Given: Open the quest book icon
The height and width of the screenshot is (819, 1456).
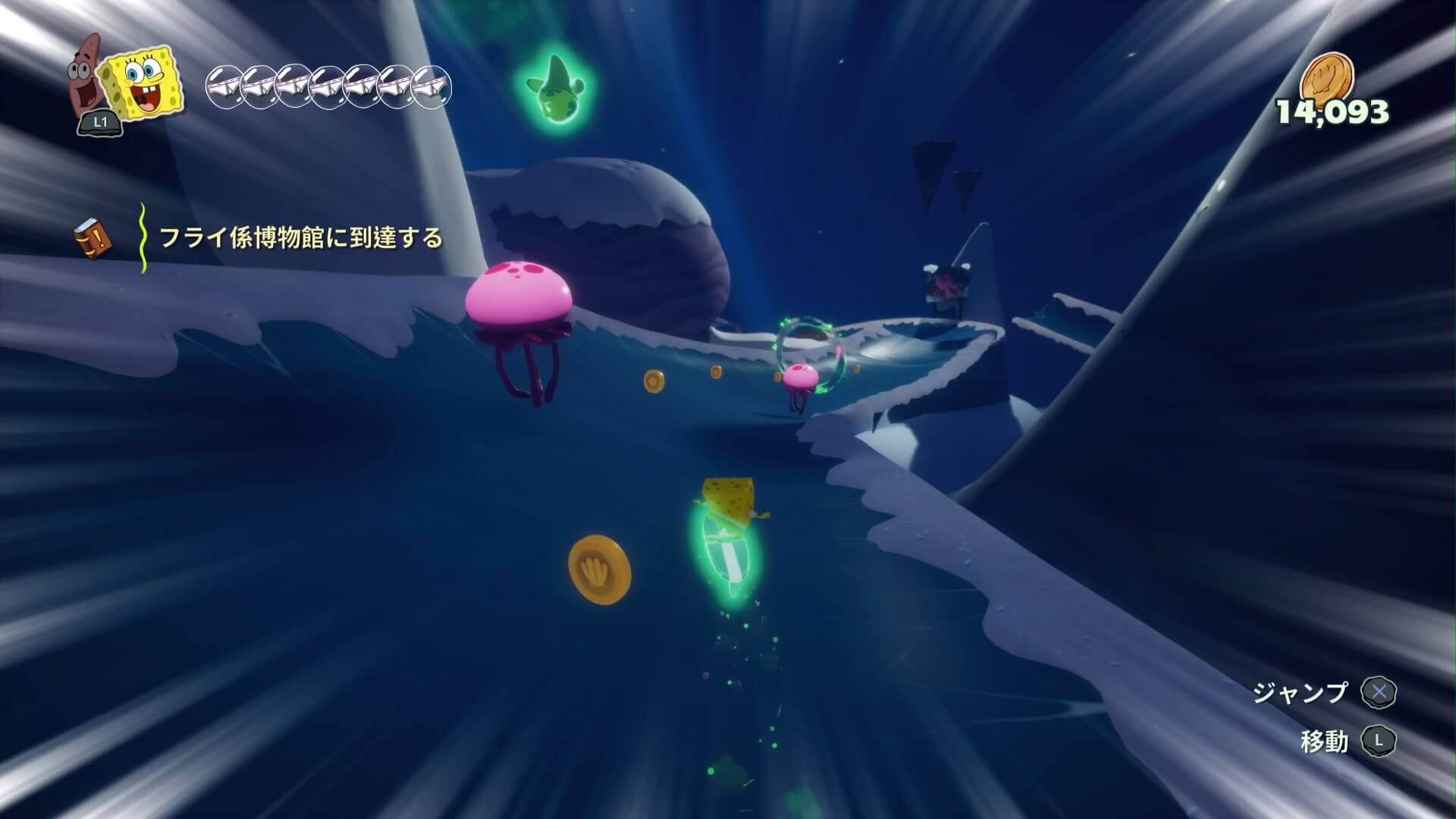Looking at the screenshot, I should point(92,239).
